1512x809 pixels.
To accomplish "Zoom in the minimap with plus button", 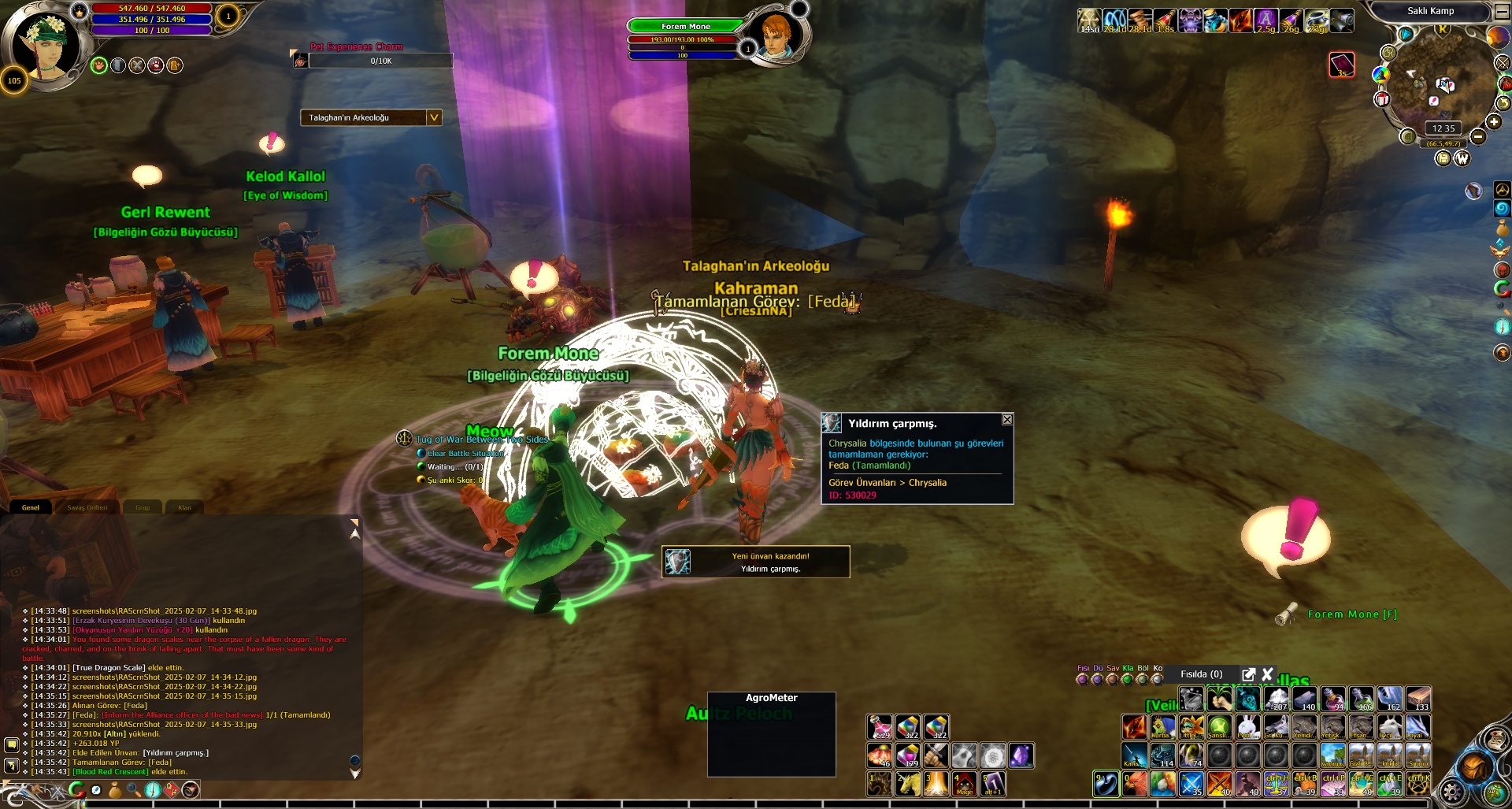I will click(x=1494, y=121).
